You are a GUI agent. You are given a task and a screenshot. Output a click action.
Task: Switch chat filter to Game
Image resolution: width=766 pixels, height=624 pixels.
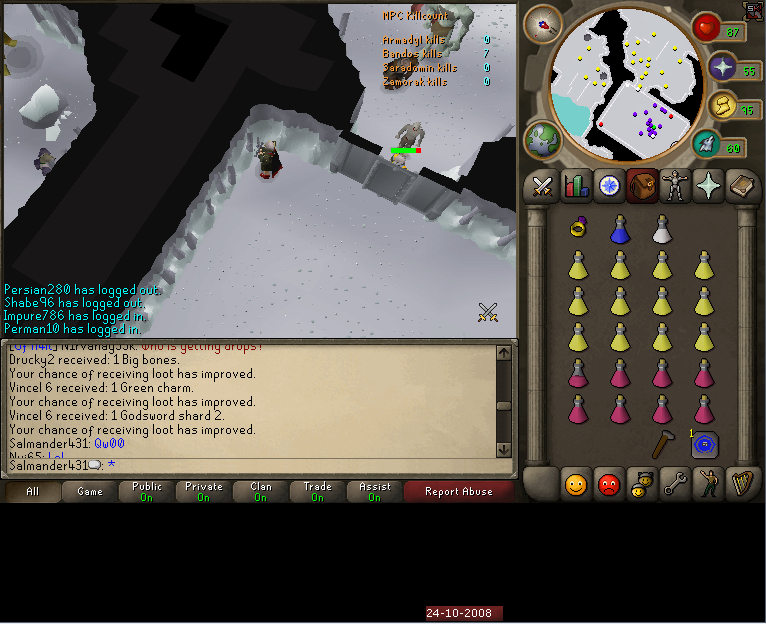90,492
